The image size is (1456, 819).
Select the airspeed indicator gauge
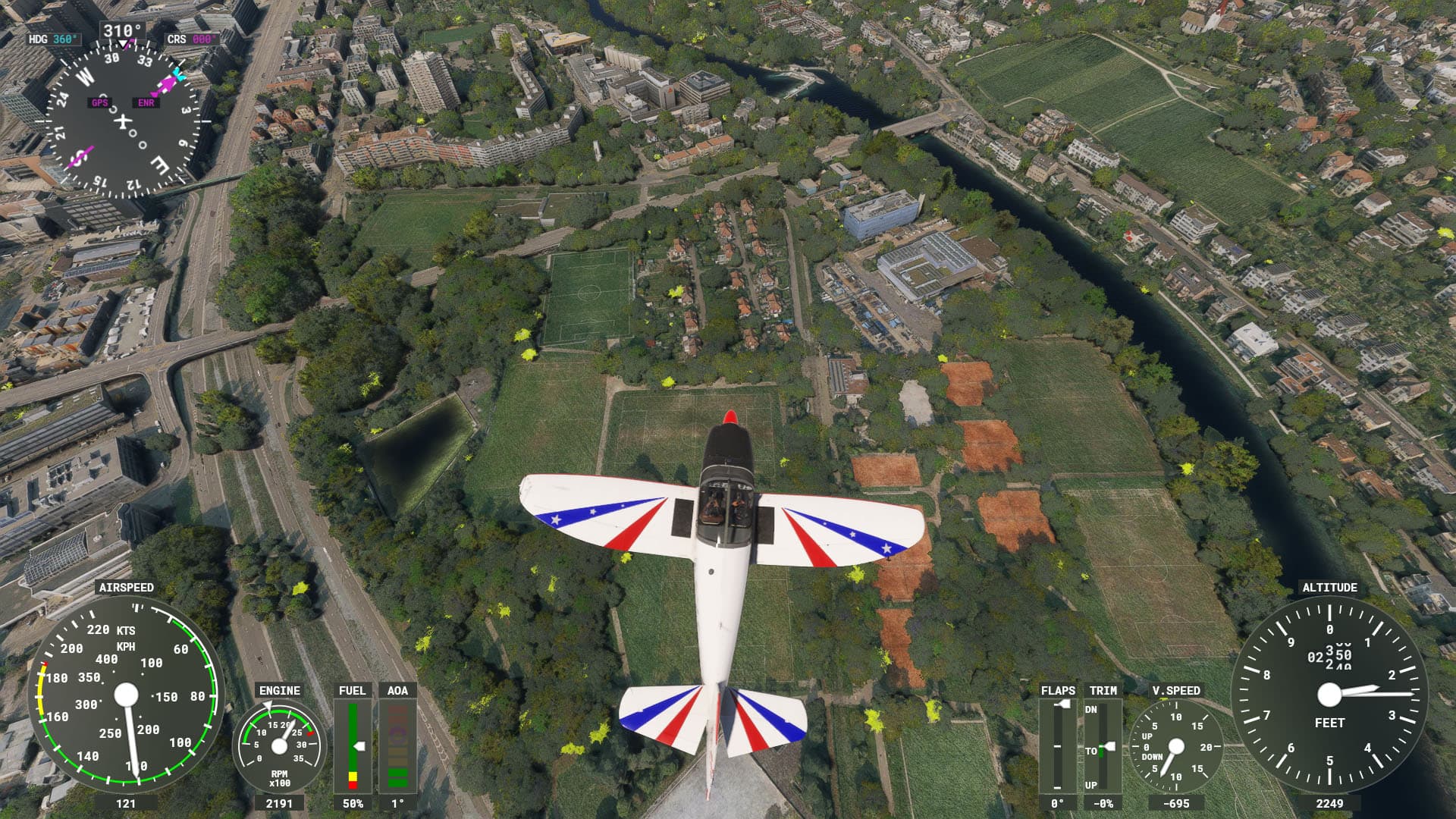(126, 695)
